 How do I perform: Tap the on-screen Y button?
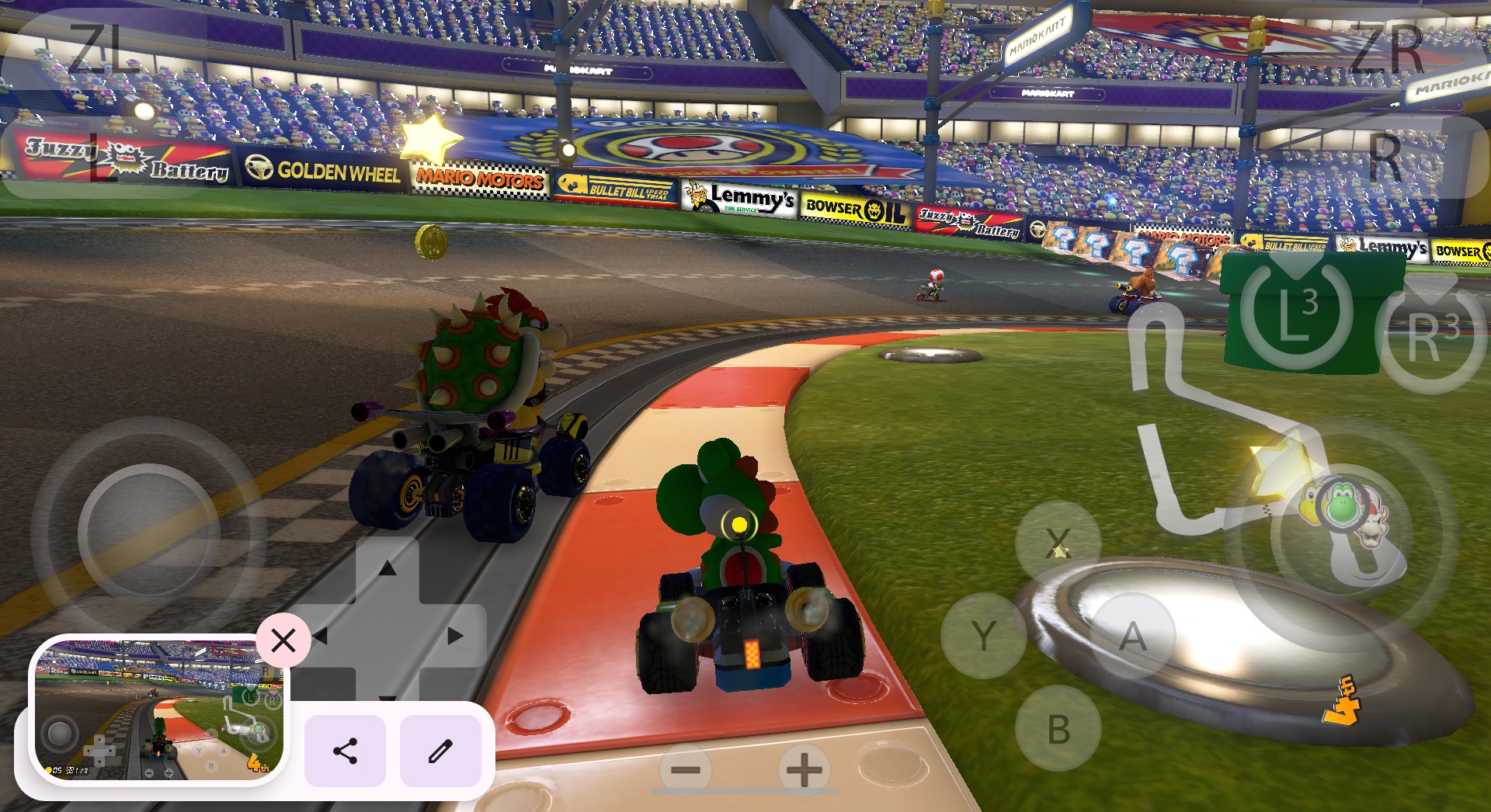[983, 636]
